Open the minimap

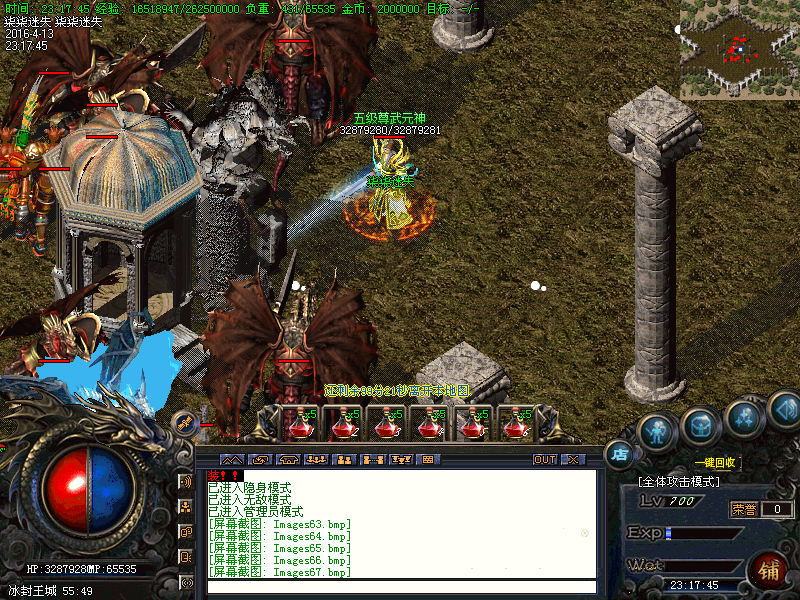739,49
